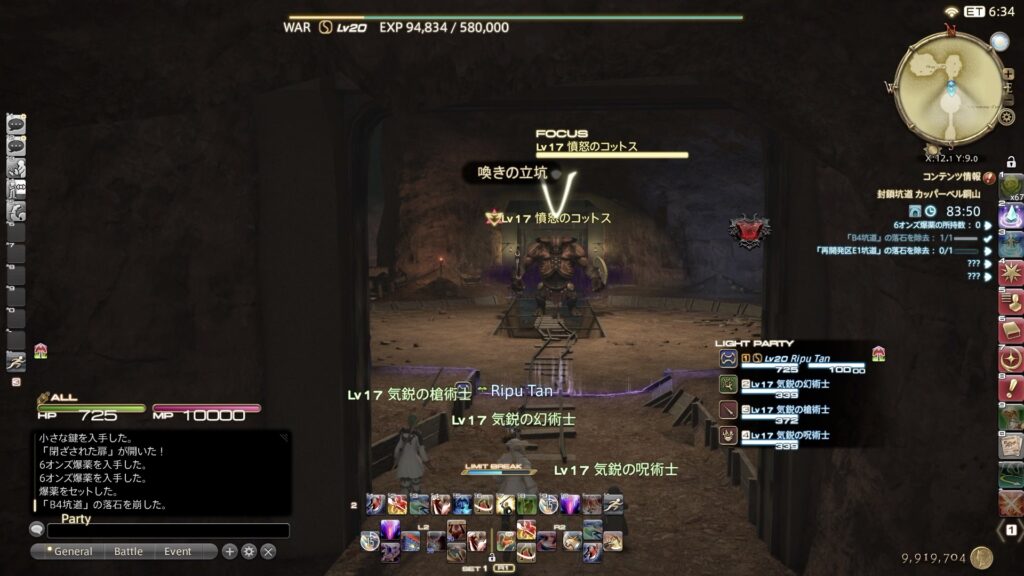The height and width of the screenshot is (576, 1024).
Task: Click the circular minimap
Action: pyautogui.click(x=948, y=88)
